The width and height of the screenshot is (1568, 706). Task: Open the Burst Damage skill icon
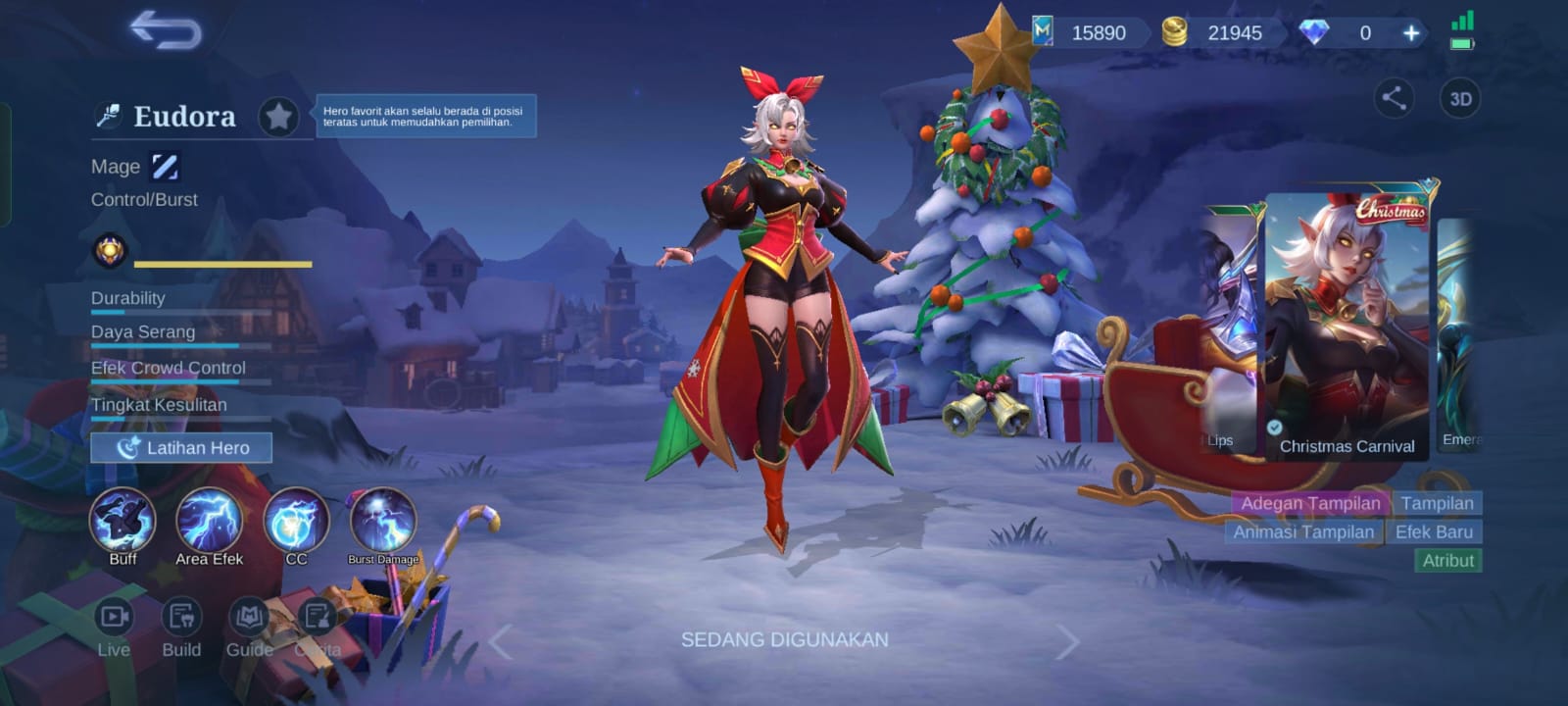380,520
